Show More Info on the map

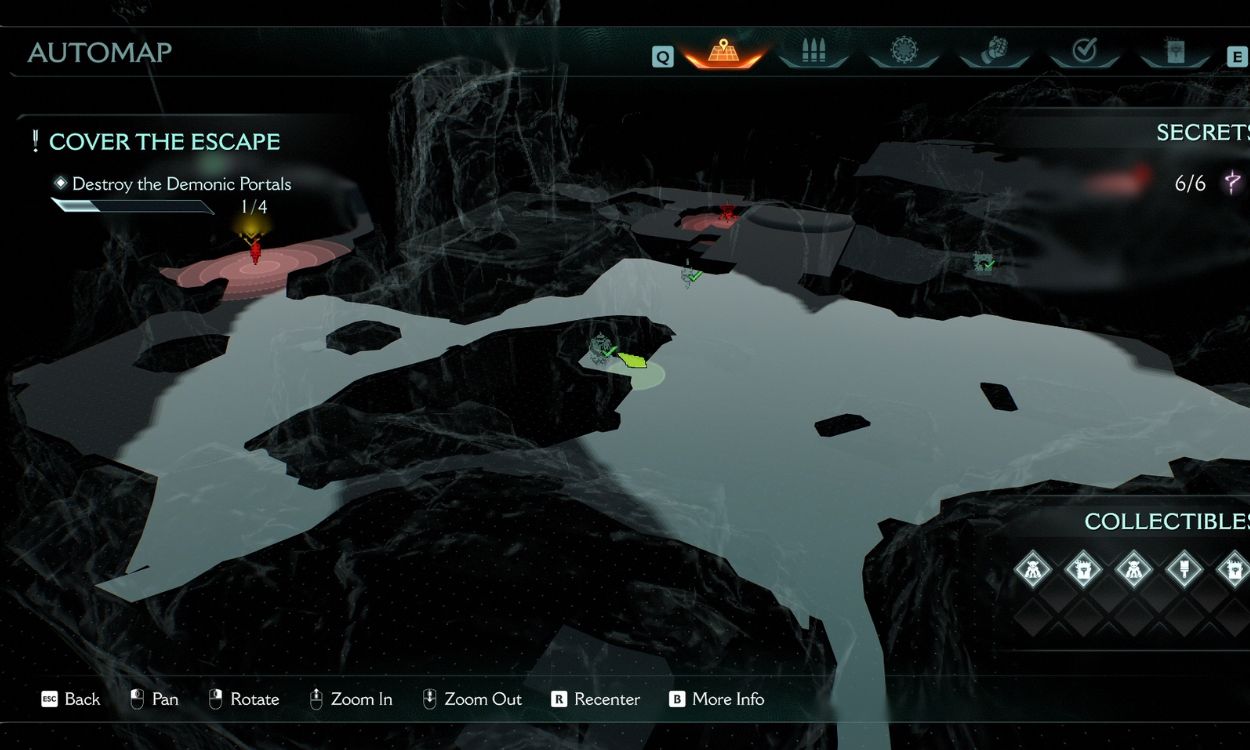(716, 699)
